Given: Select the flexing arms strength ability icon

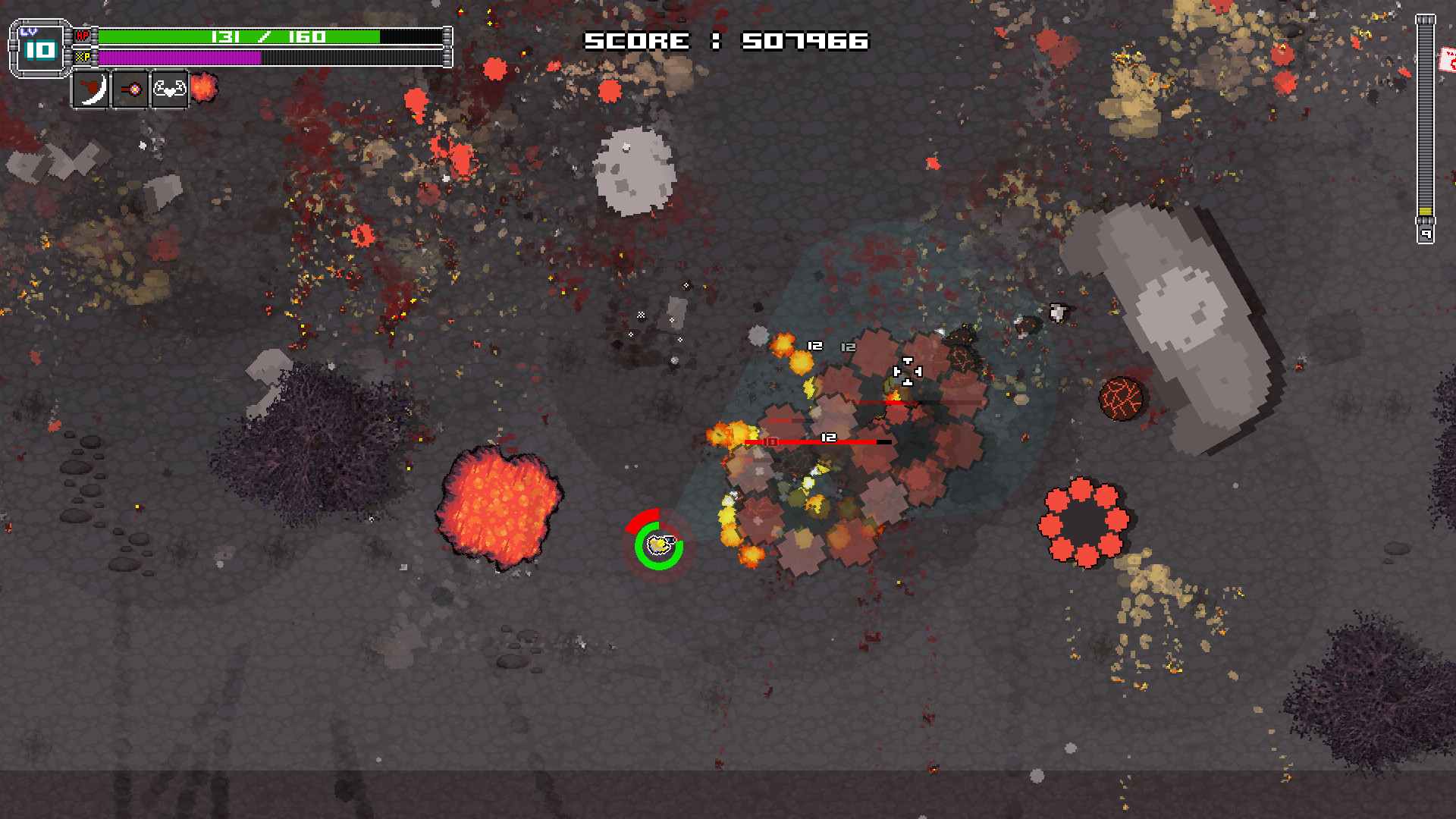Looking at the screenshot, I should click(x=169, y=89).
